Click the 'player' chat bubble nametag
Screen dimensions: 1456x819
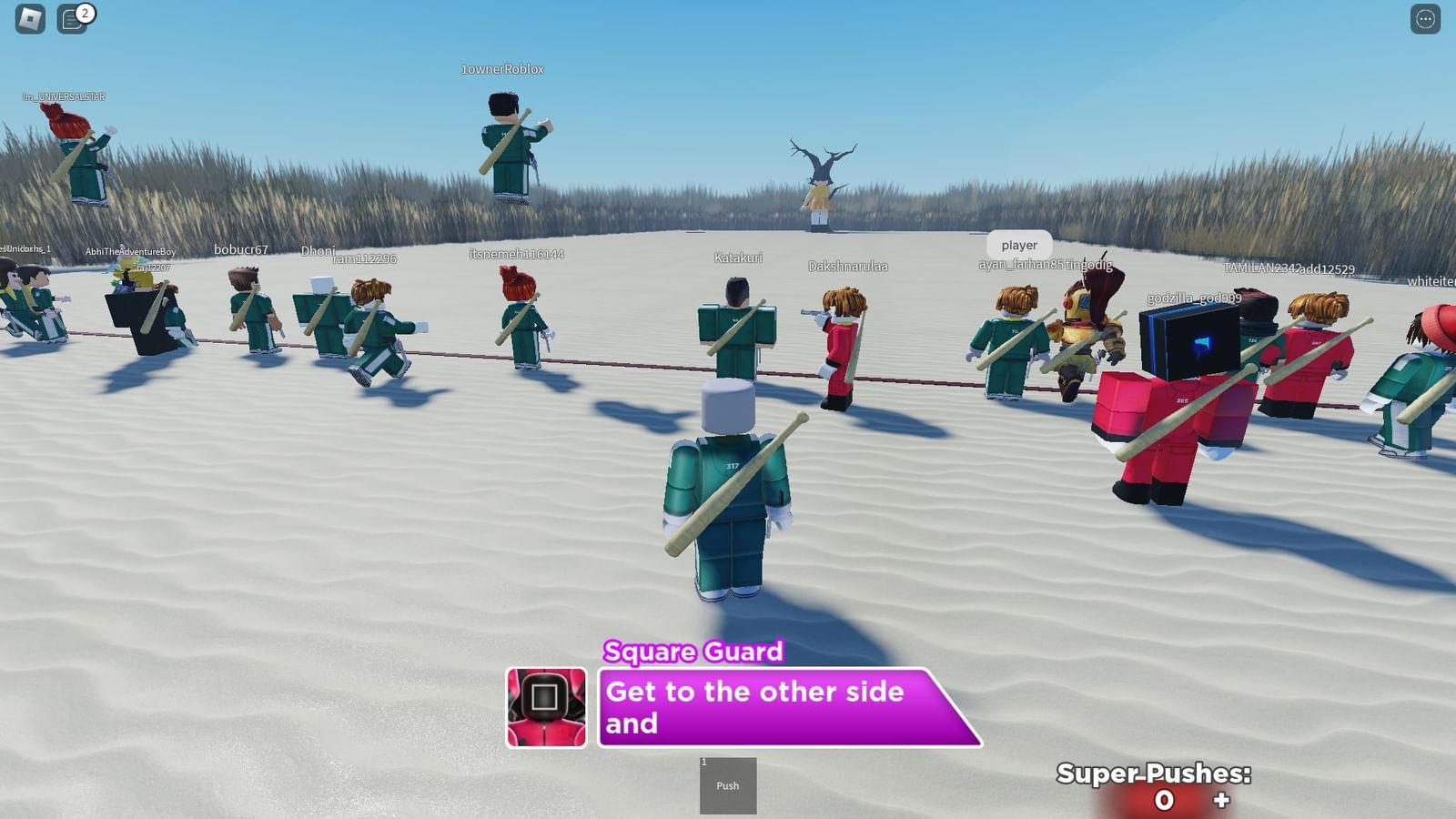tap(1017, 245)
